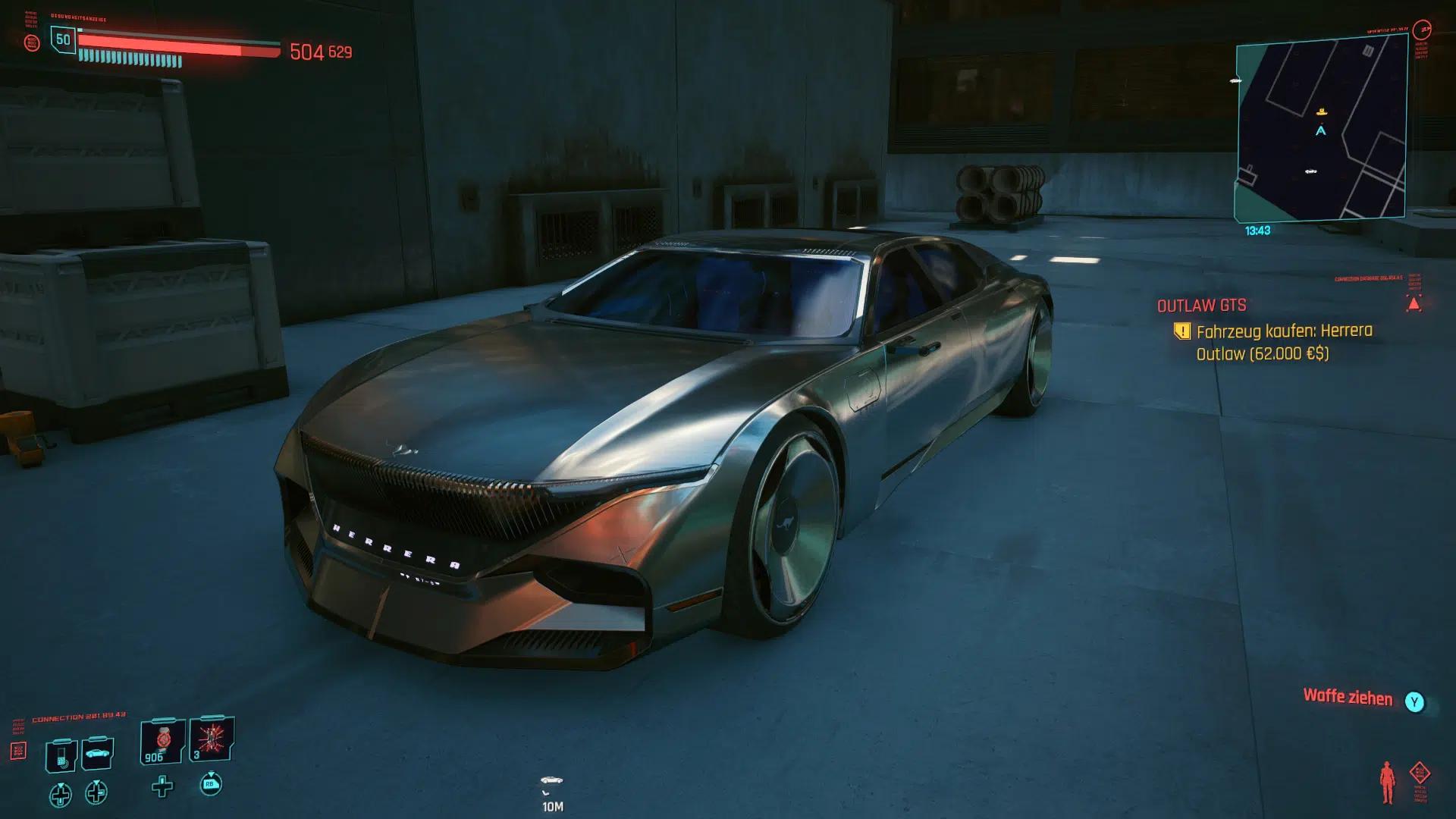Open the minimap
1456x819 pixels.
[1321, 130]
